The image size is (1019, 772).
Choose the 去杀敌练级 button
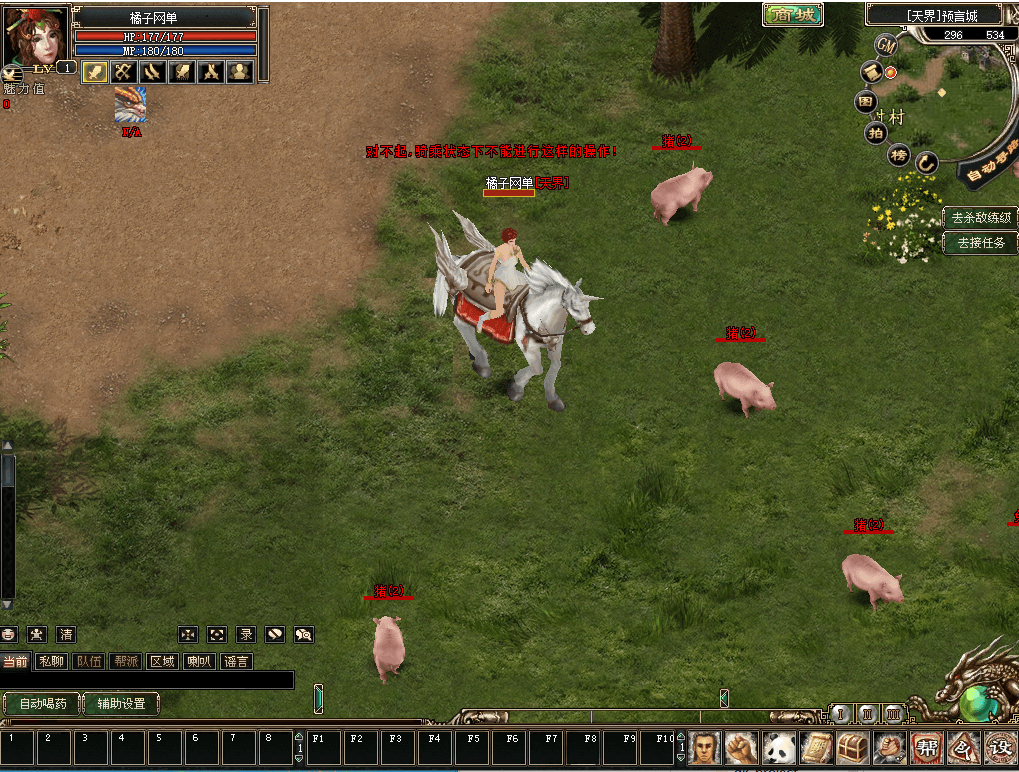(980, 217)
